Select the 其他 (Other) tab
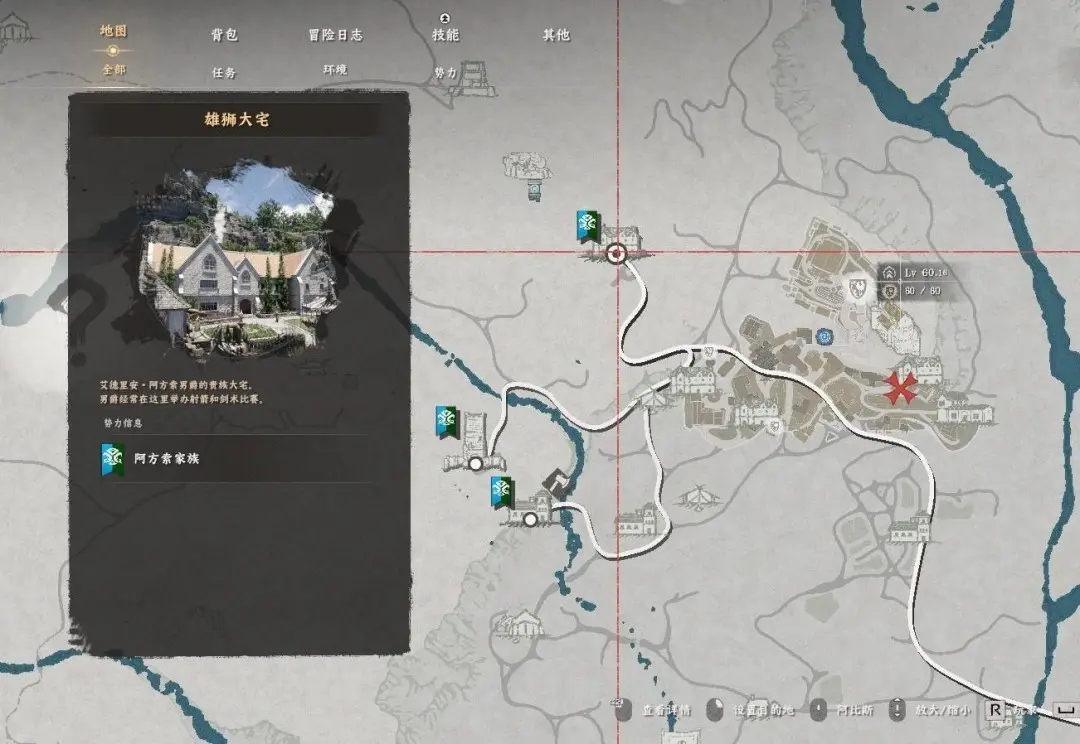Screen dimensions: 1080x744 click(556, 35)
